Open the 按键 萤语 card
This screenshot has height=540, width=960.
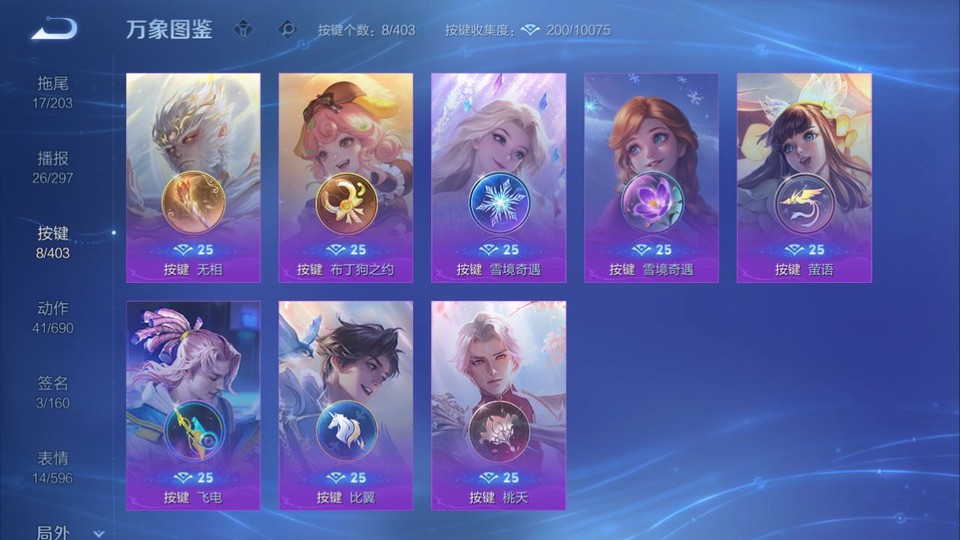click(804, 177)
